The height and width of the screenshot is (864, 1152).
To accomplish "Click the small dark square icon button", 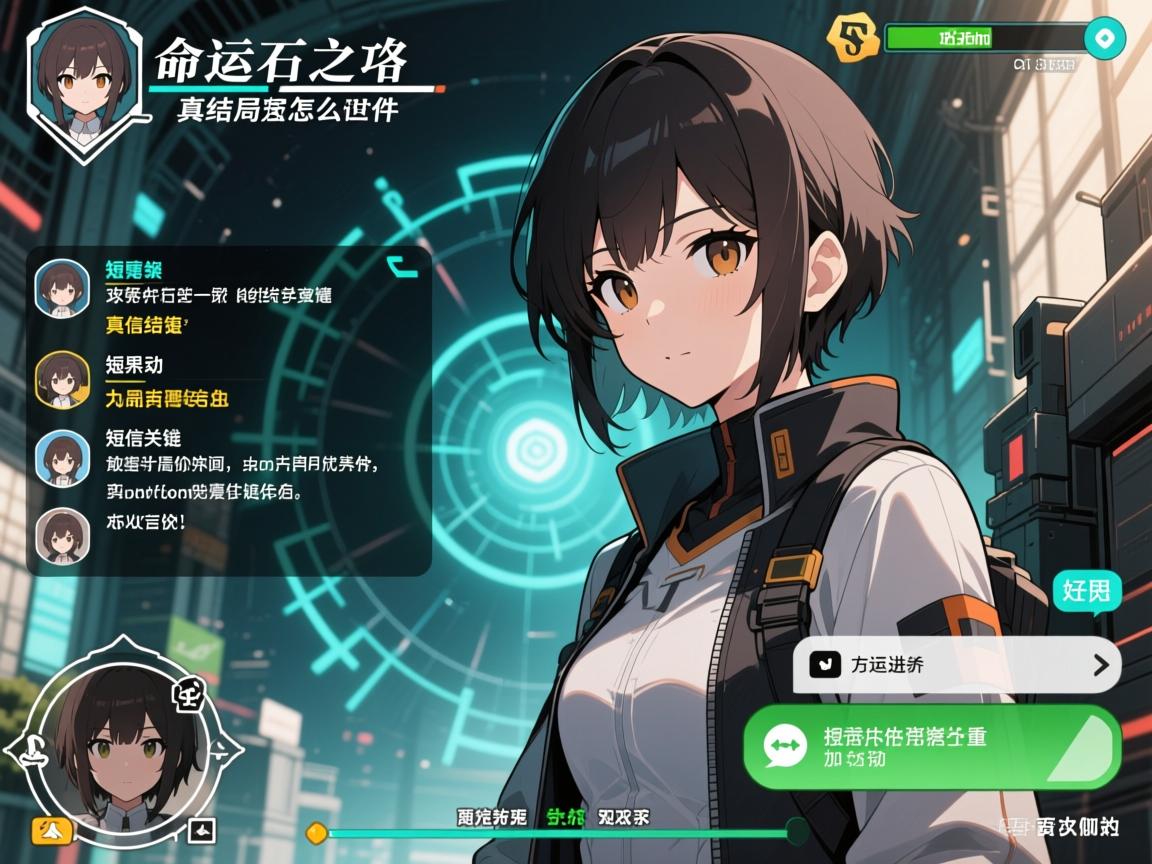I will (203, 829).
